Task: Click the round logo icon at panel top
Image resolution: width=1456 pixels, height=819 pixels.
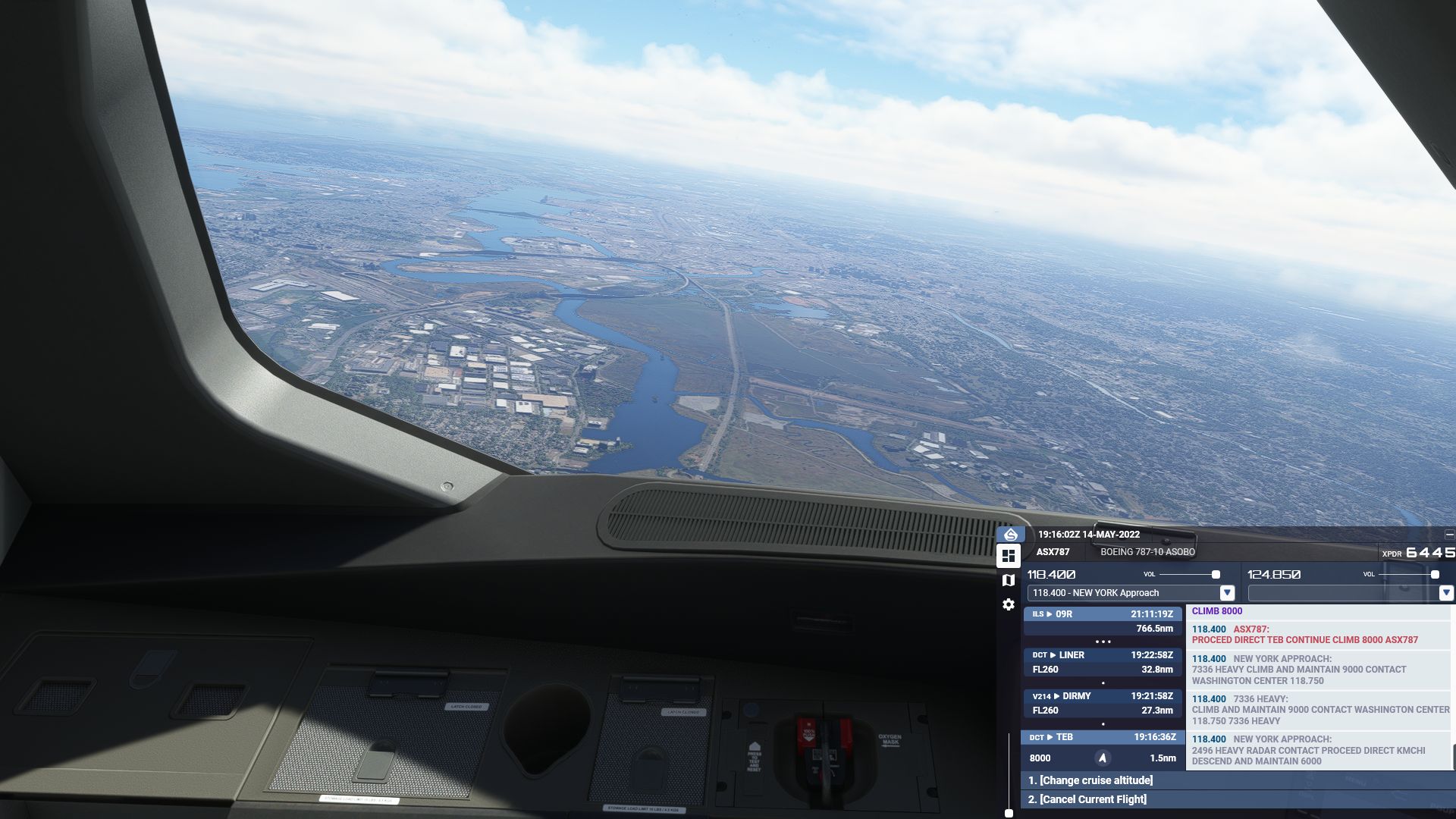Action: point(1010,535)
